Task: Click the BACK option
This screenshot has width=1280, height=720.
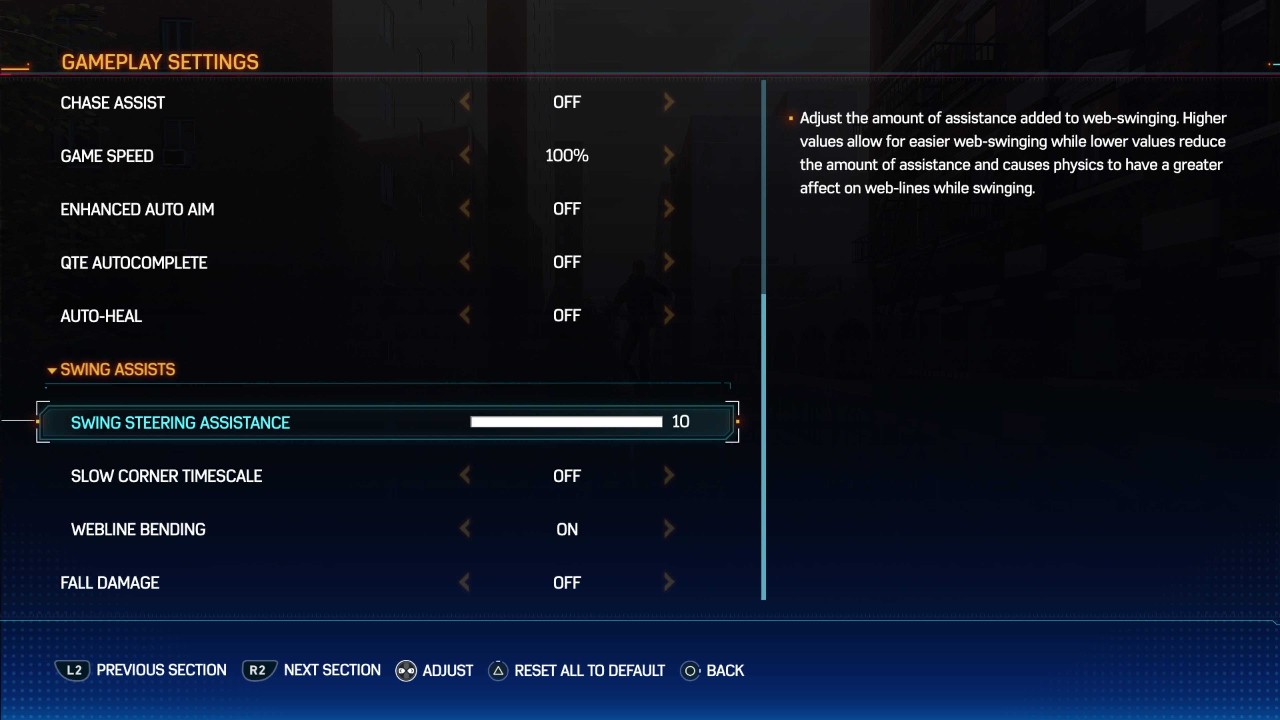Action: pos(726,670)
